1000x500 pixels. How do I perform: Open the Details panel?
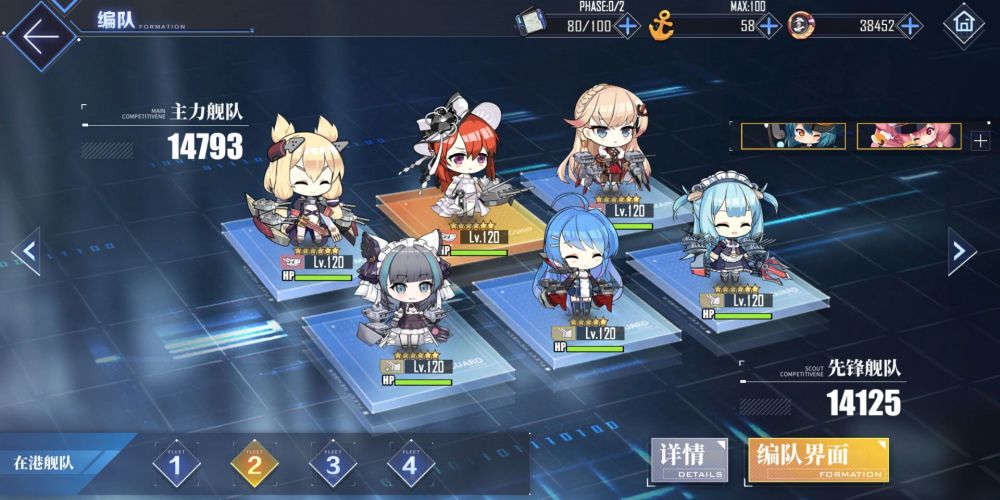690,460
